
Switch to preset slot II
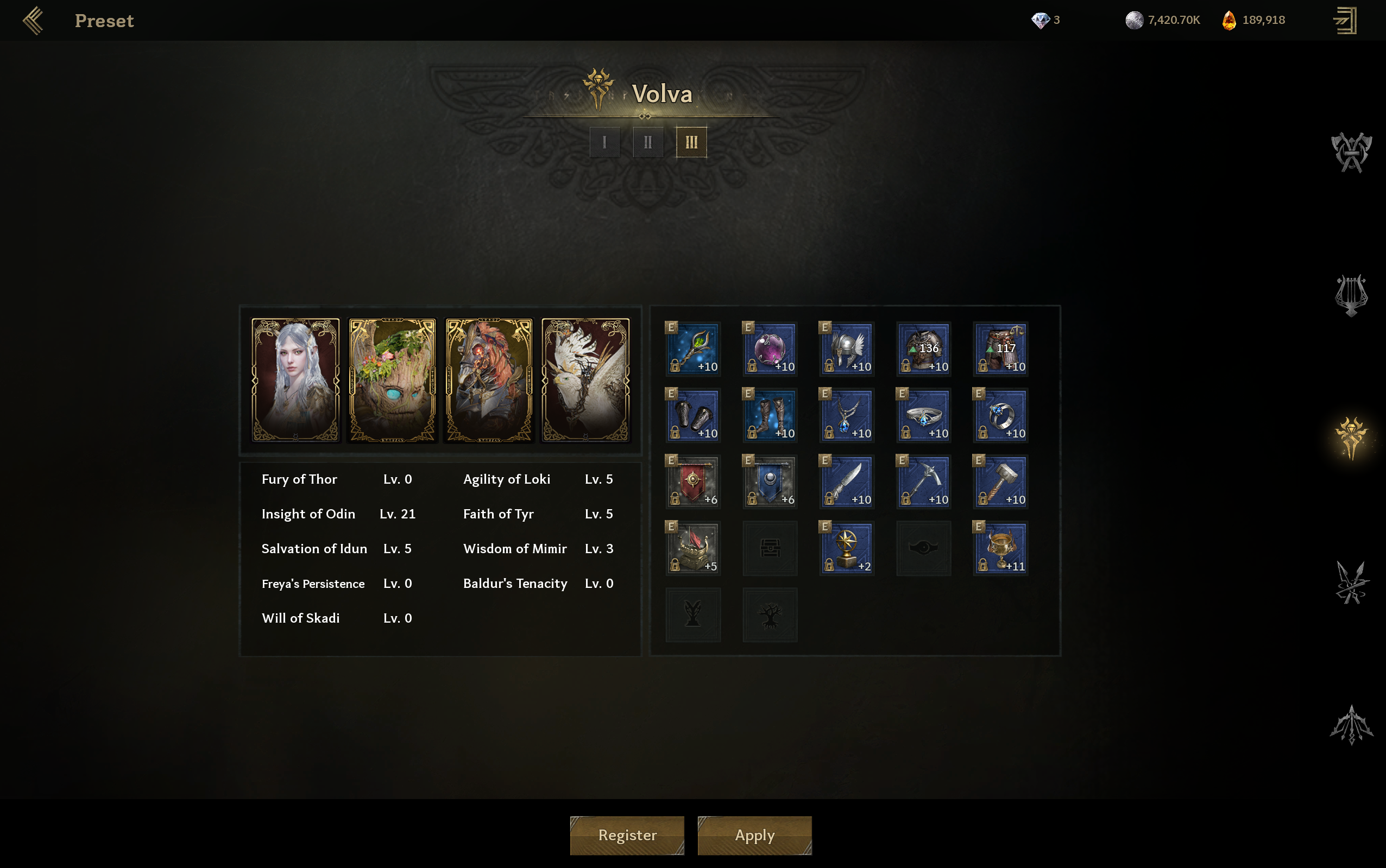[x=648, y=142]
